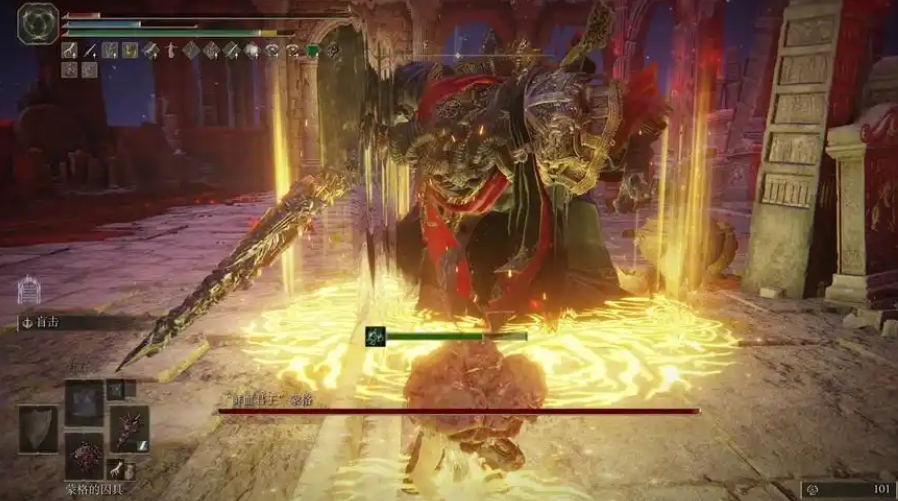The image size is (898, 501).
Task: Select the memorized spell slot above the quick item
Action: pyautogui.click(x=84, y=403)
